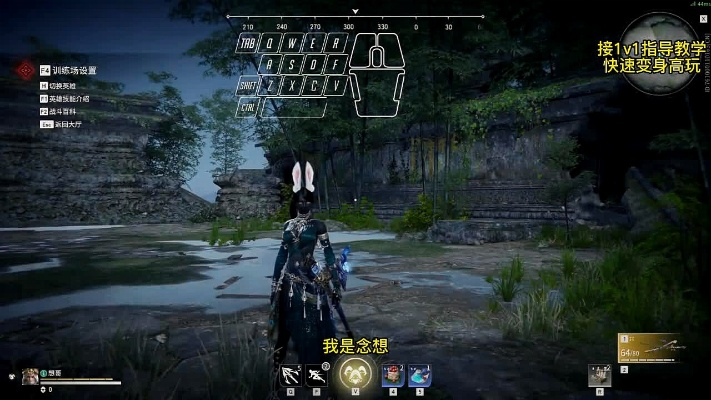Image resolution: width=711 pixels, height=400 pixels.
Task: Select the grey item slot beside weapon card
Action: coord(601,374)
